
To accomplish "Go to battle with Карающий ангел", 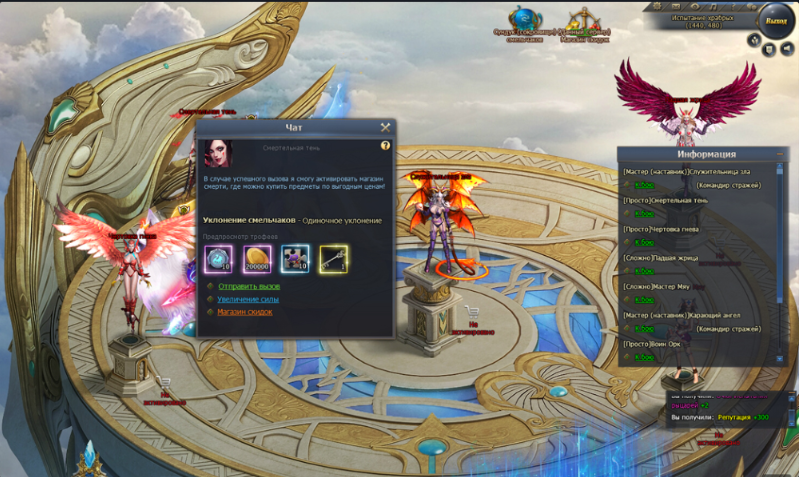I will [x=644, y=329].
